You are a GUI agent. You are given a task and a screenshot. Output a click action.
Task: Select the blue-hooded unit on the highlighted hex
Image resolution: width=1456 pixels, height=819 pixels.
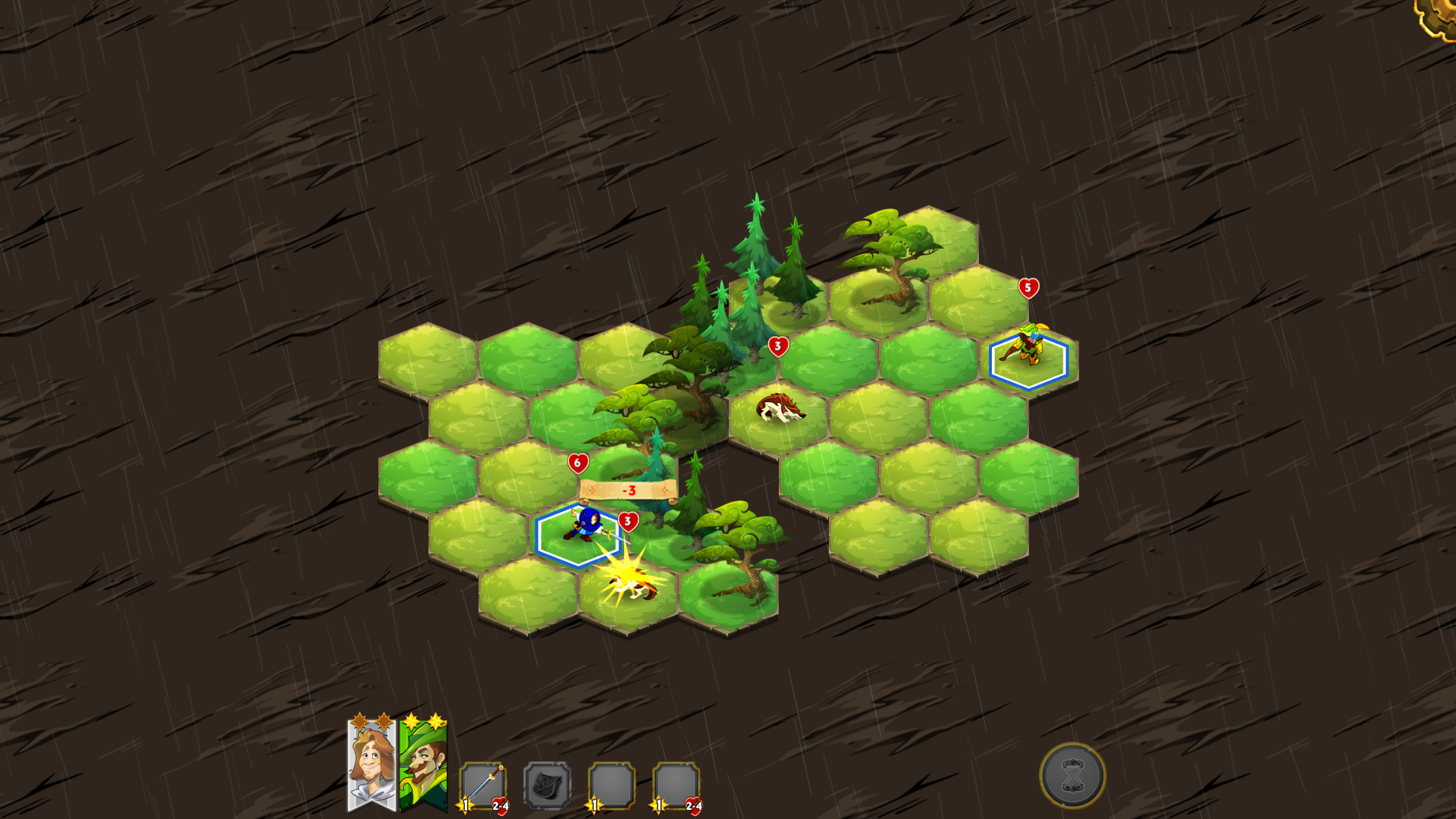(x=583, y=526)
